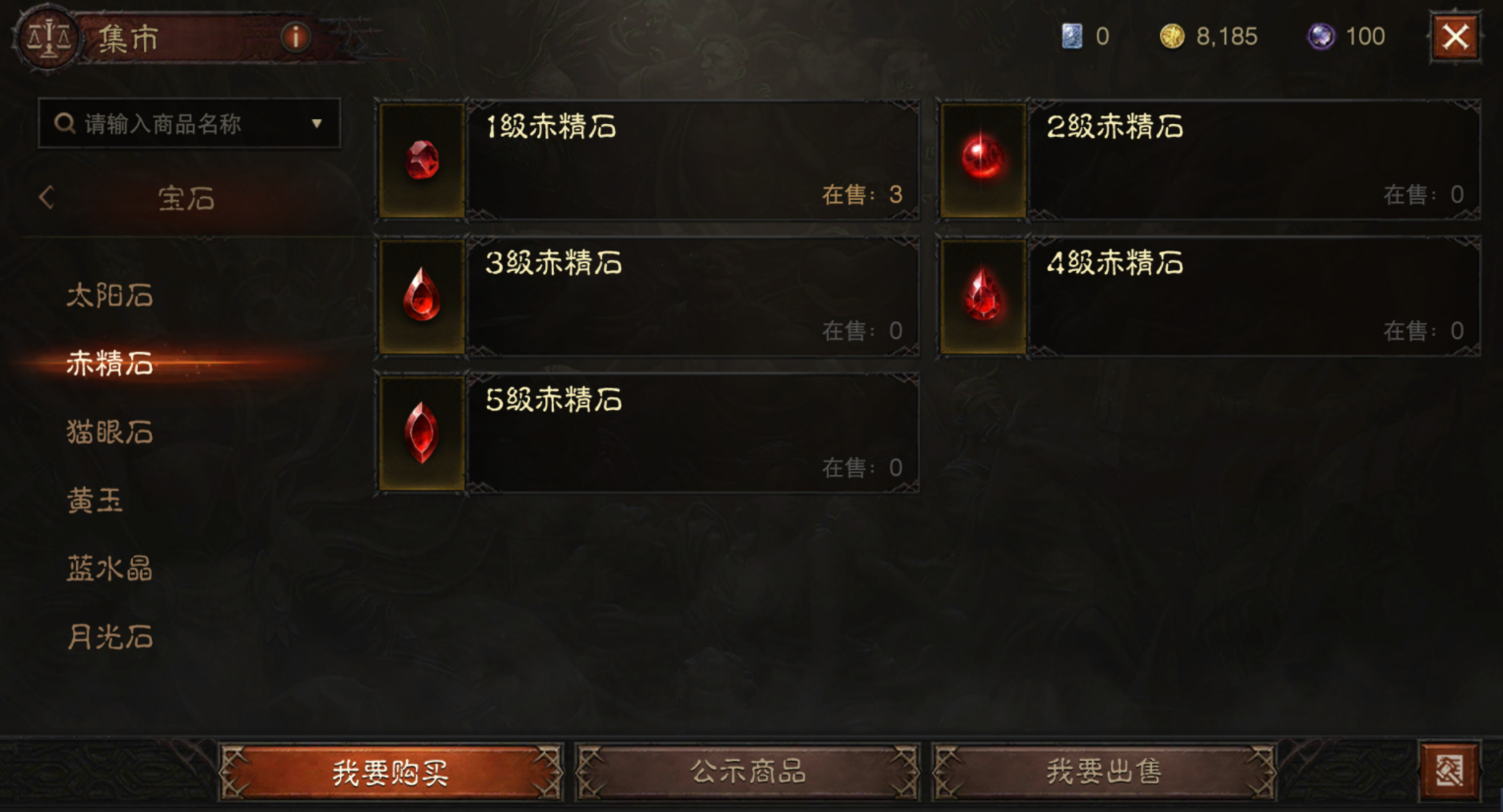Select the 赤精石 category
The width and height of the screenshot is (1503, 812).
coord(109,364)
